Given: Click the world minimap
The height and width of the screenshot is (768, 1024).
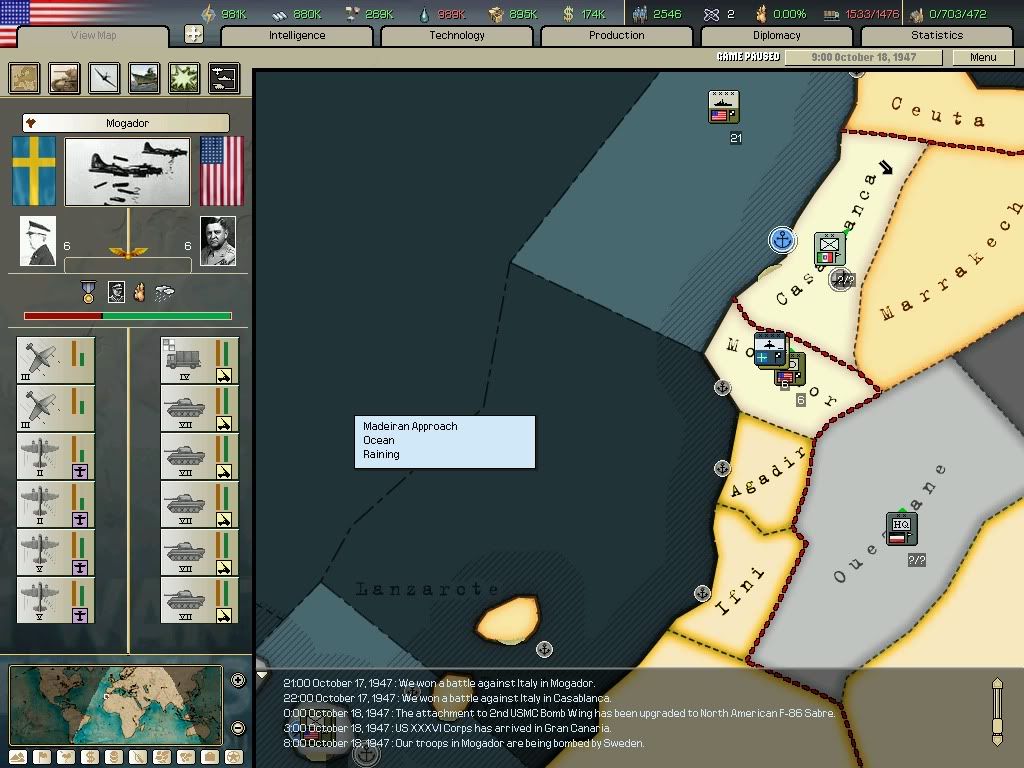Looking at the screenshot, I should coord(115,705).
